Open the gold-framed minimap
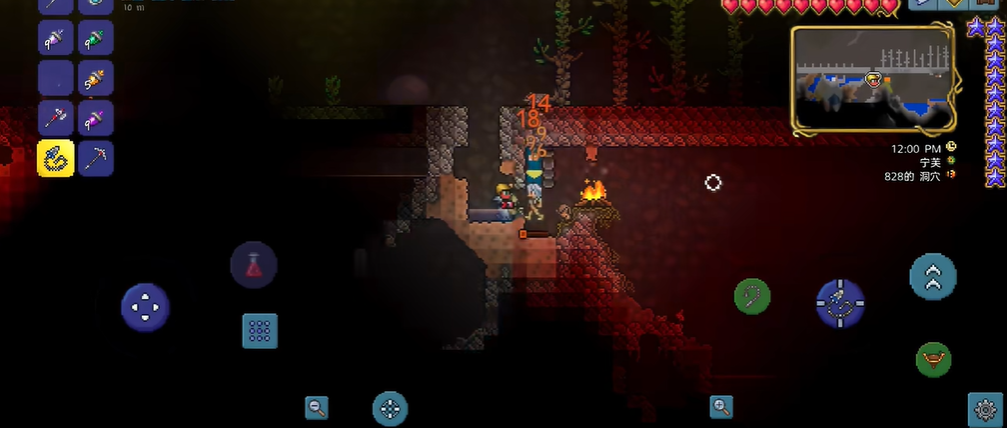 tap(873, 80)
